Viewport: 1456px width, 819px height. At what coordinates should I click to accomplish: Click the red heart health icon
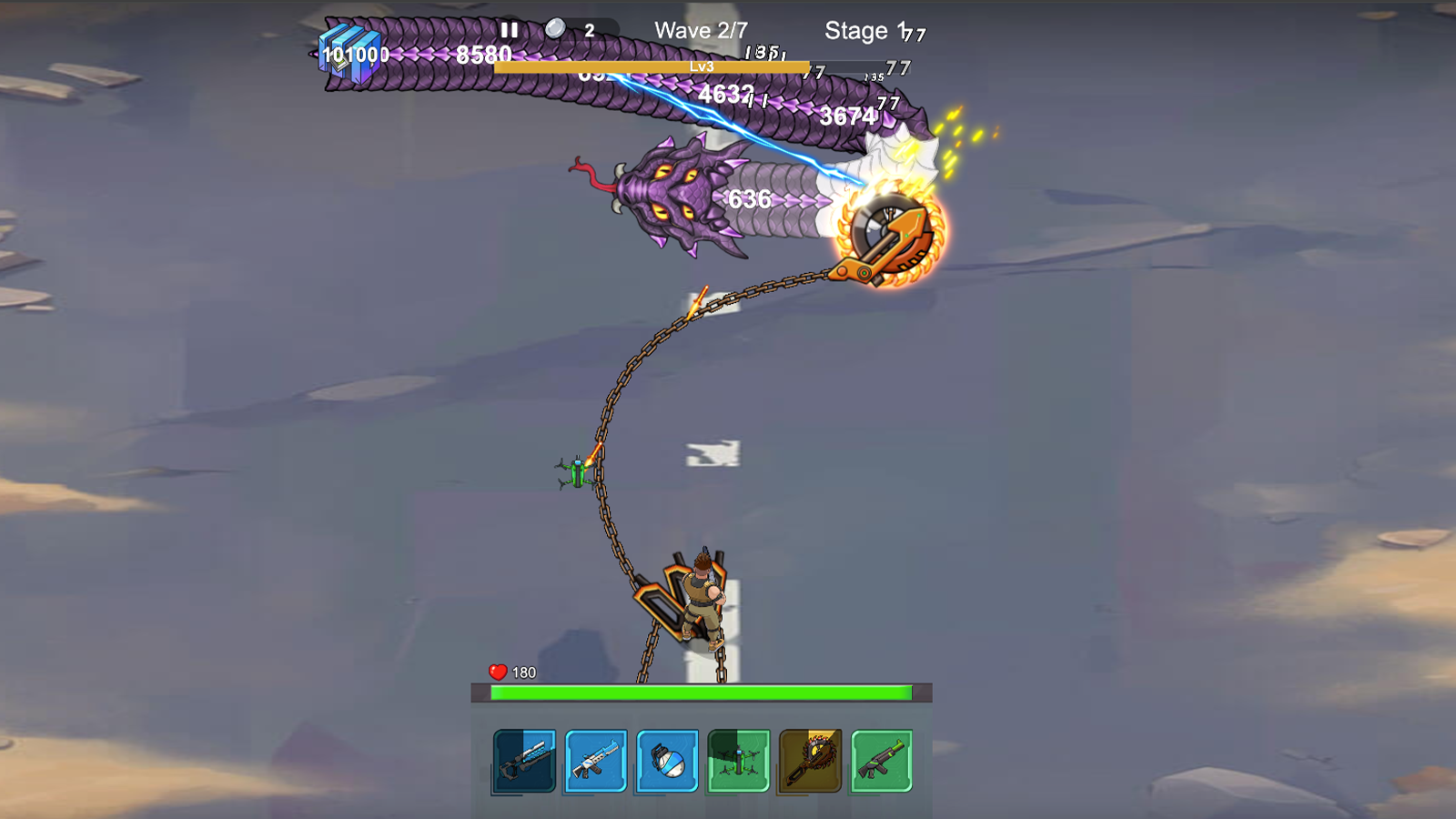(497, 672)
